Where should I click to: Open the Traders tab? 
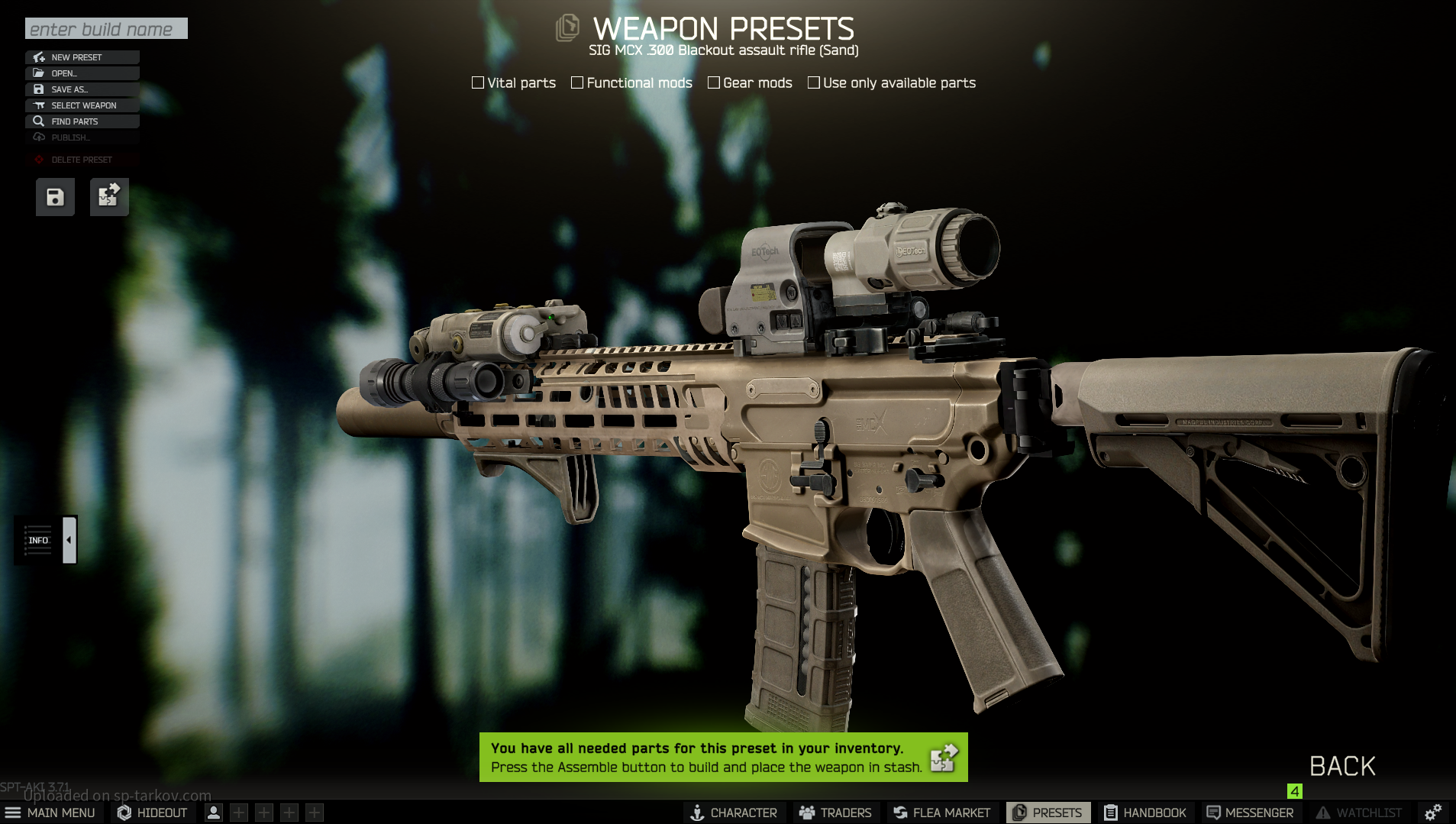coord(835,813)
